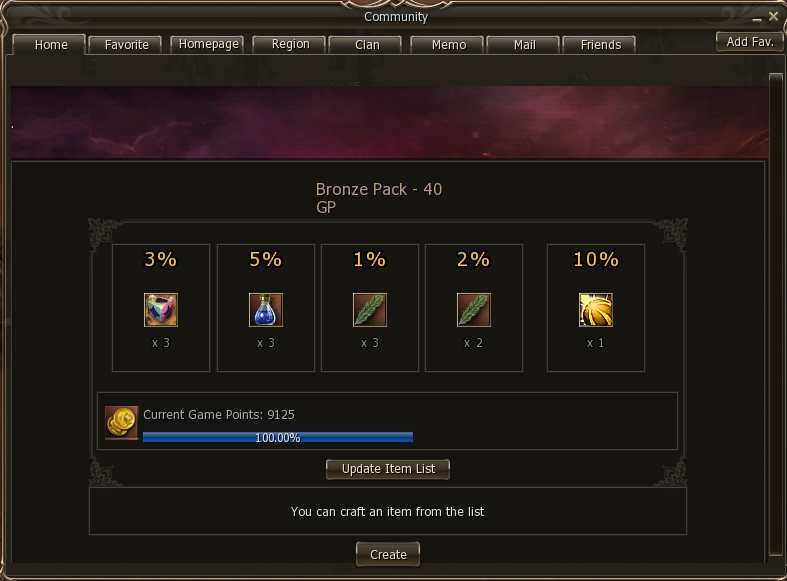Click the Community window's vertical scrollbar
Image resolution: width=787 pixels, height=581 pixels.
775,300
